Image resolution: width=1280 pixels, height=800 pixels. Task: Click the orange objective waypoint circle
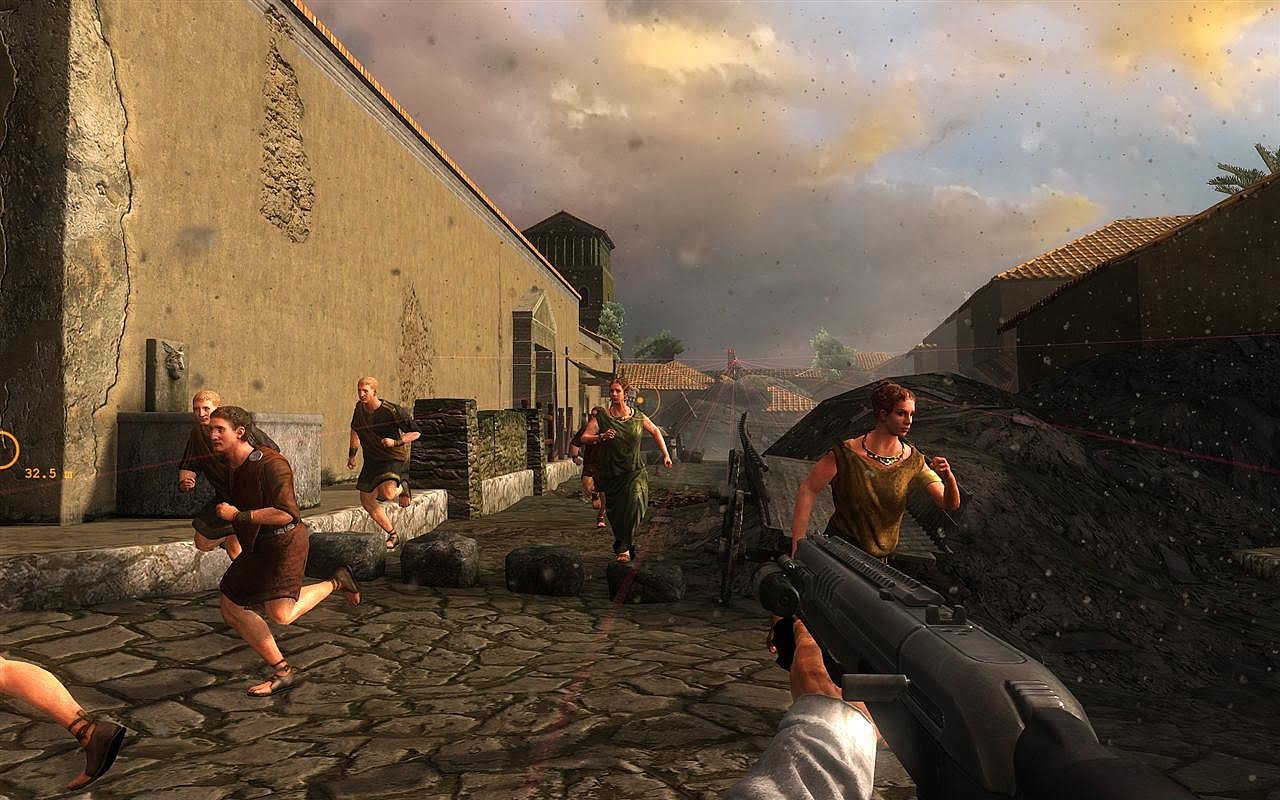6,449
